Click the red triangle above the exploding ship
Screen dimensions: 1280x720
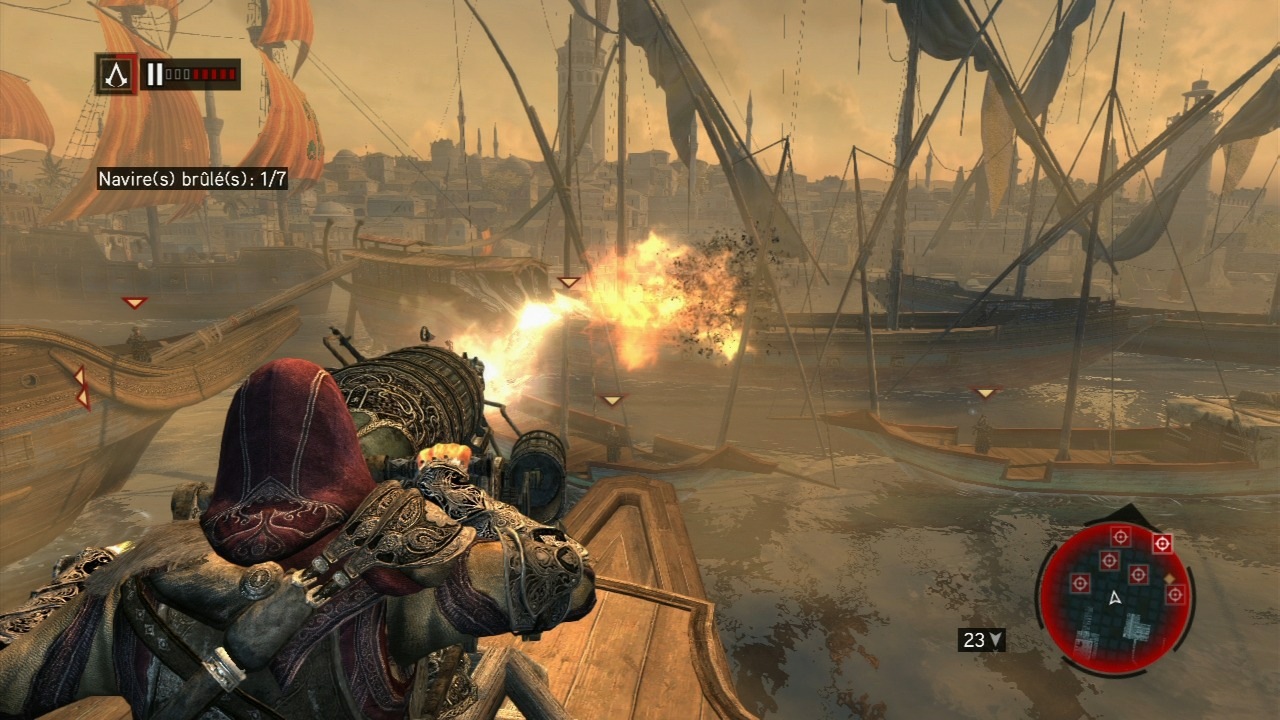tap(566, 281)
